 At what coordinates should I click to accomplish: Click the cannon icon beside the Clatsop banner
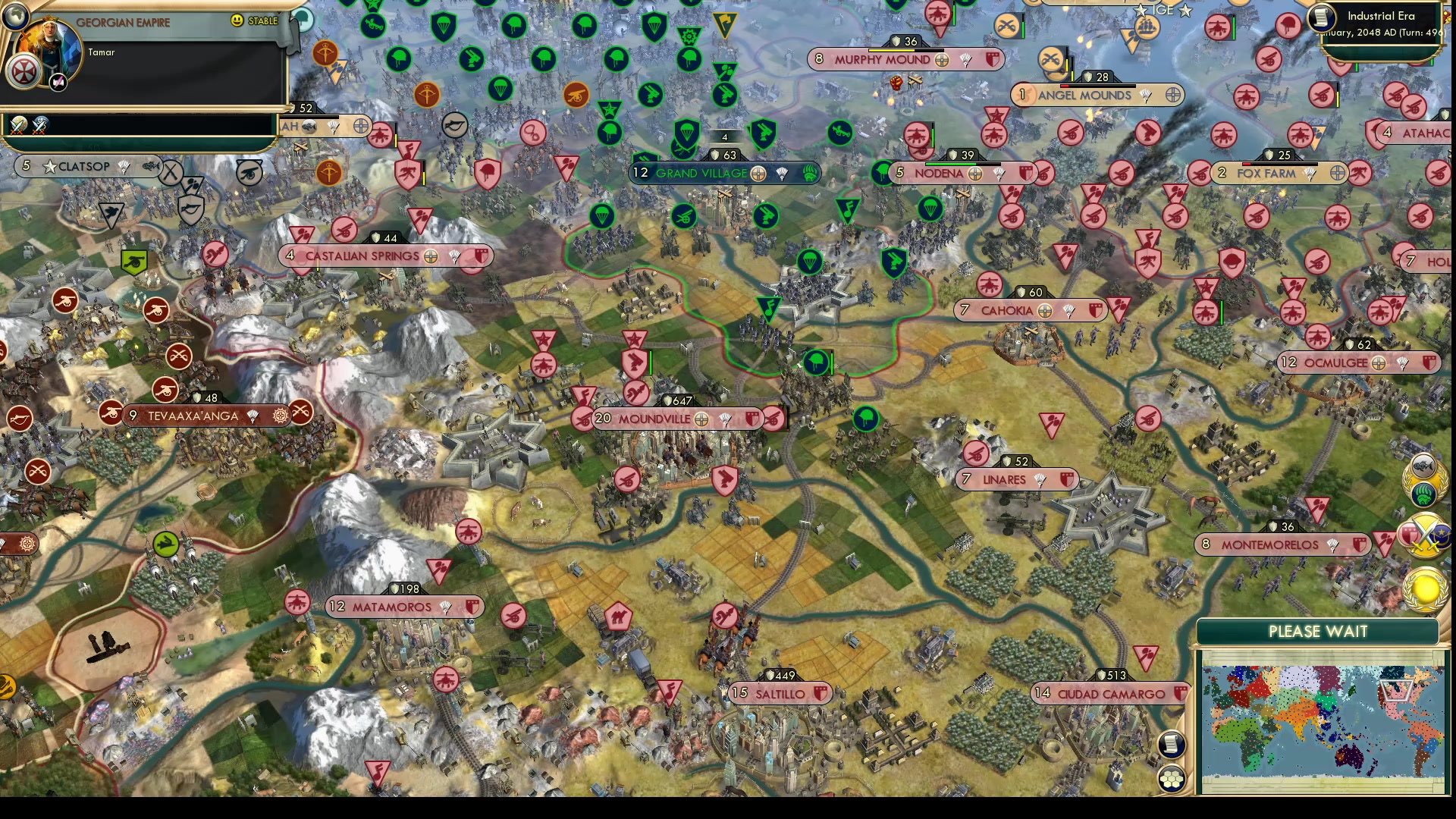pyautogui.click(x=248, y=174)
